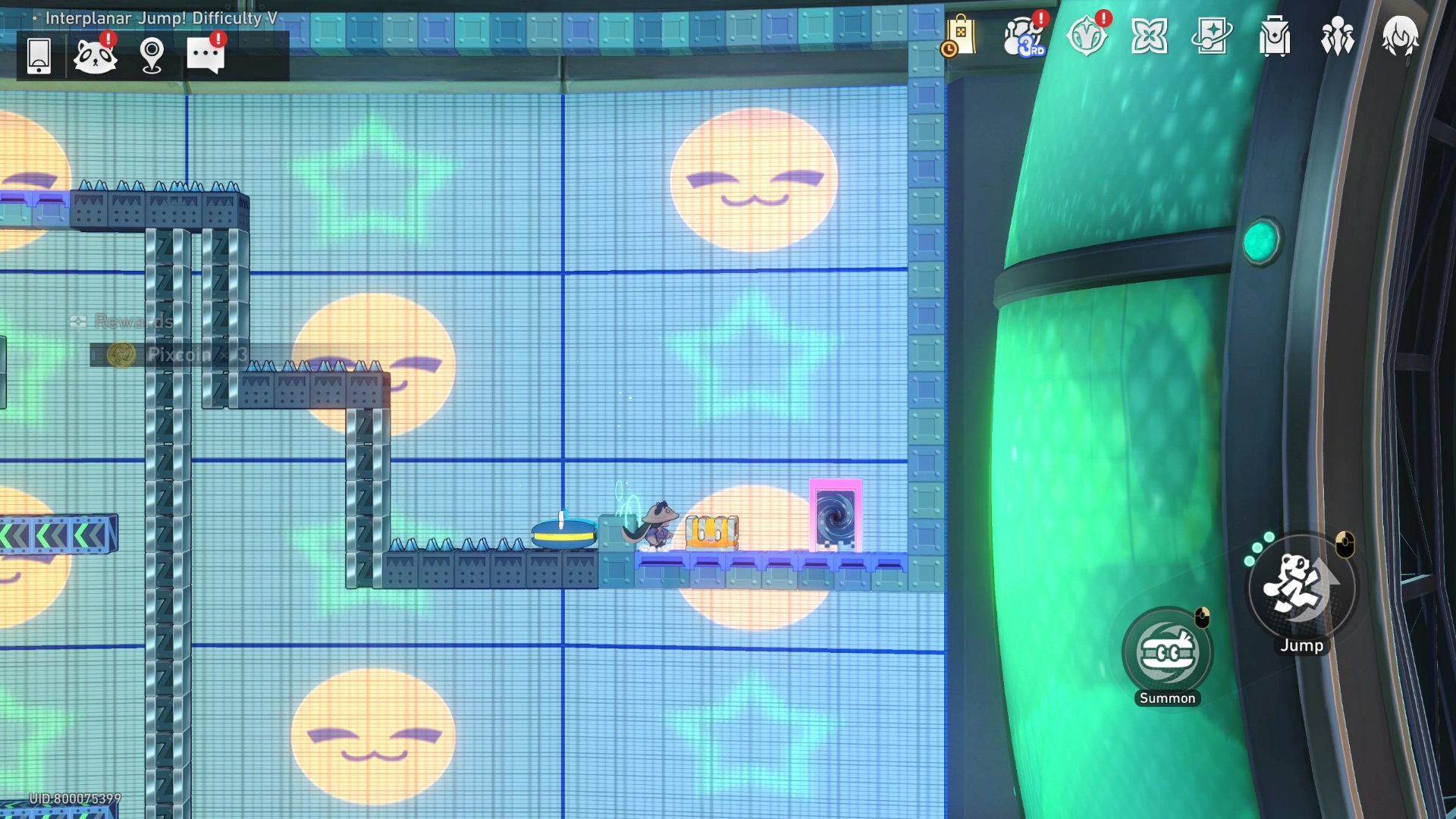Activate the Summon button
Image resolution: width=1456 pixels, height=819 pixels.
[1167, 652]
